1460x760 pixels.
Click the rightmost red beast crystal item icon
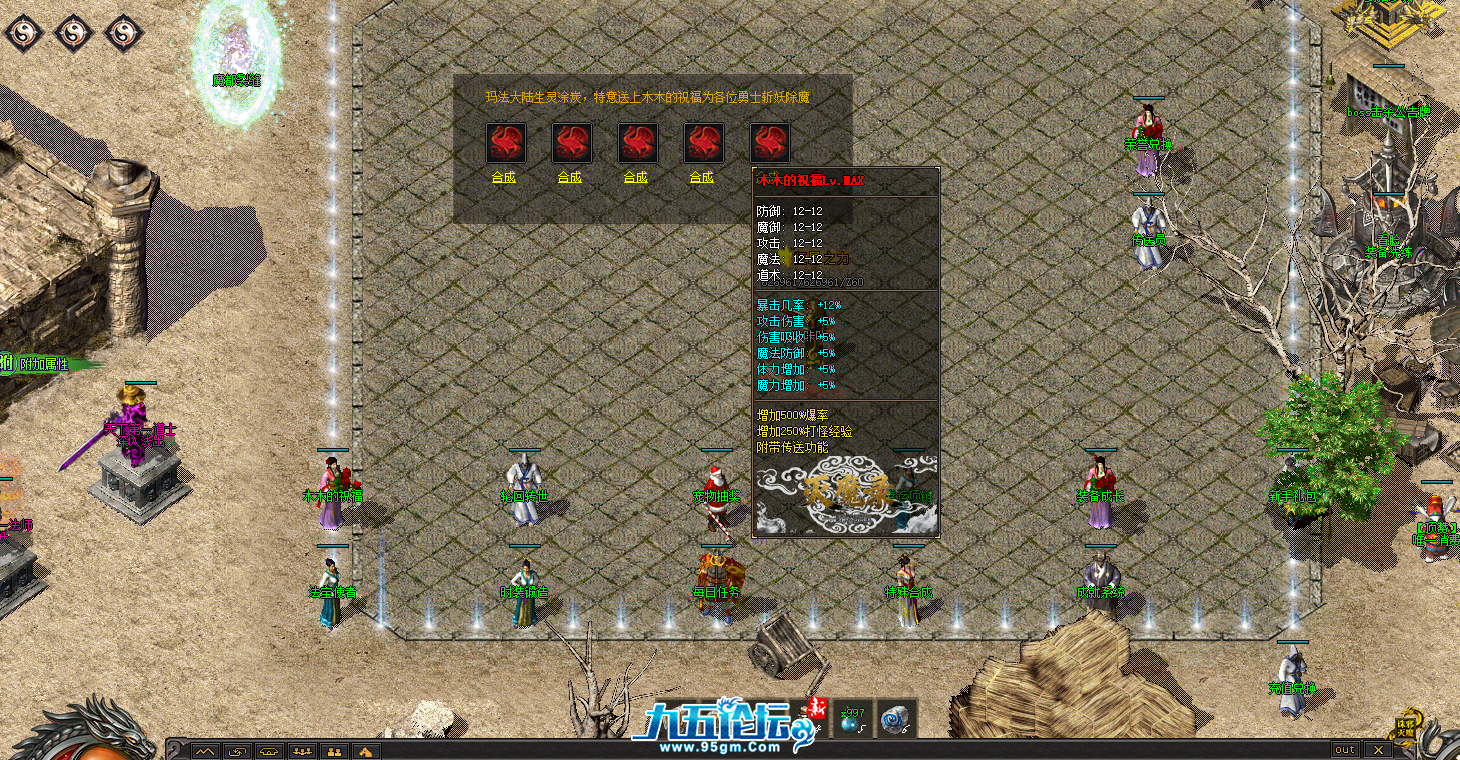click(x=769, y=142)
